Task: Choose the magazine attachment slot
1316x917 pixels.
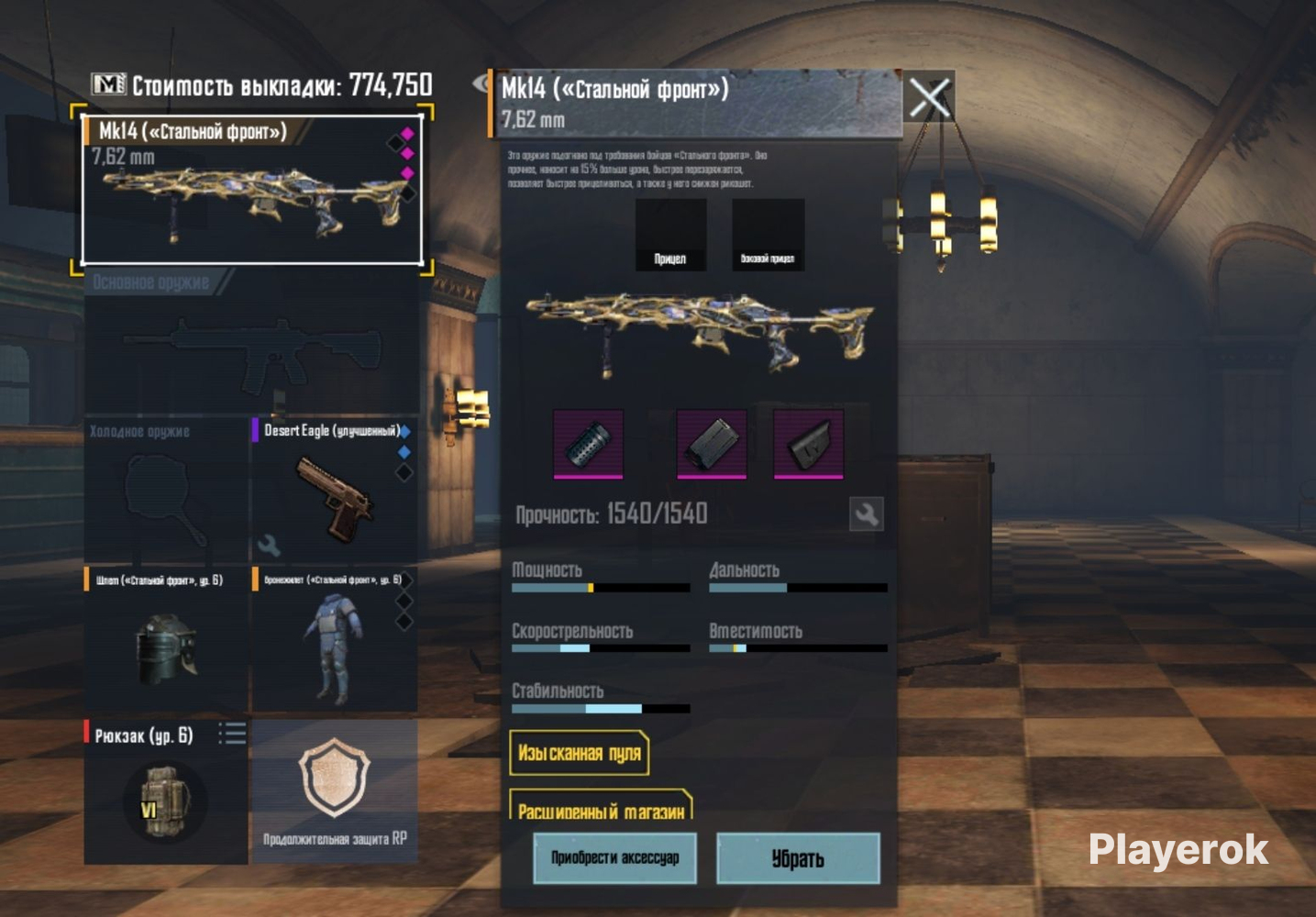Action: tap(711, 444)
